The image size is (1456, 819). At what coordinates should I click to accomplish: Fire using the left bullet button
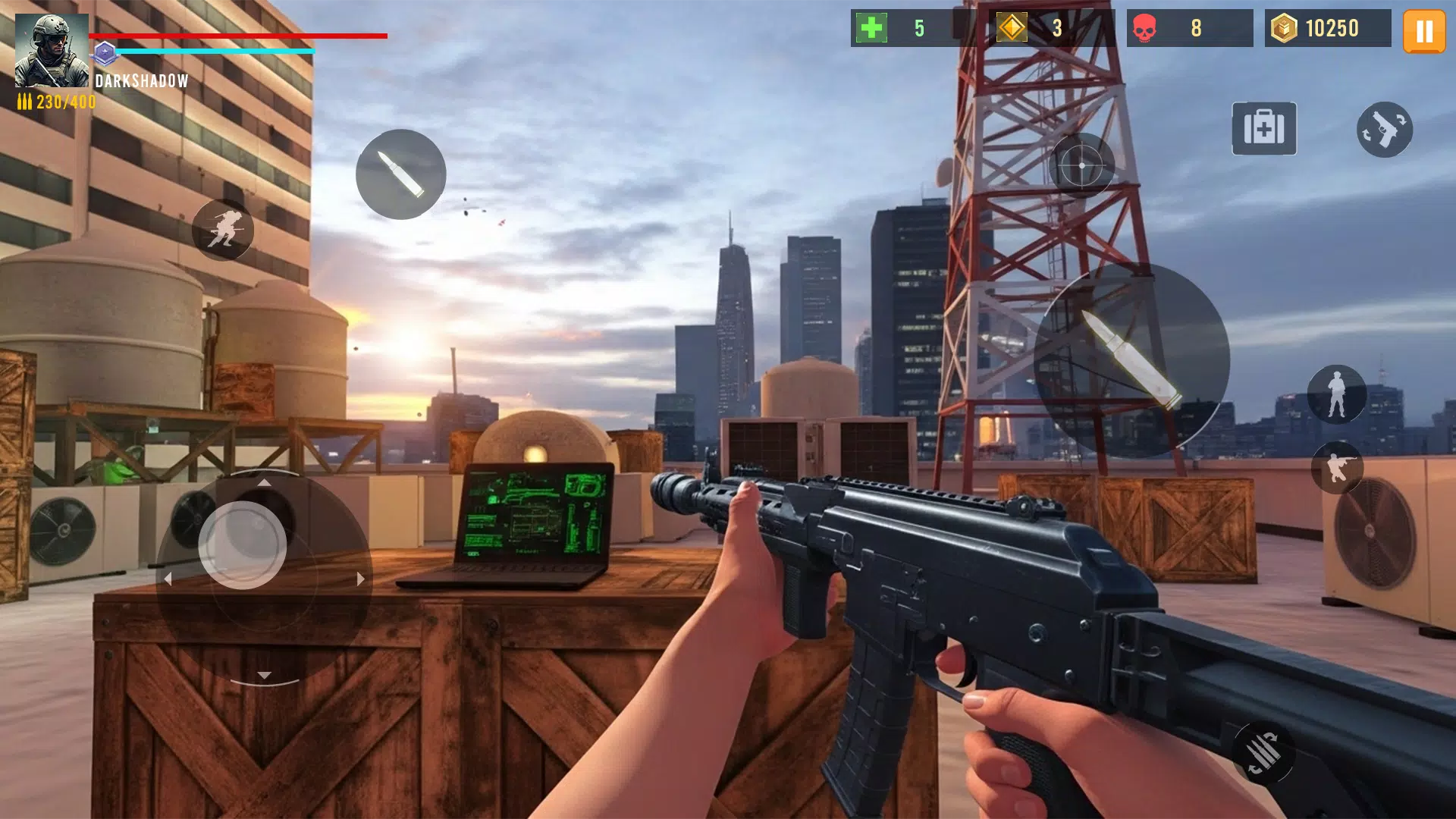pyautogui.click(x=400, y=176)
